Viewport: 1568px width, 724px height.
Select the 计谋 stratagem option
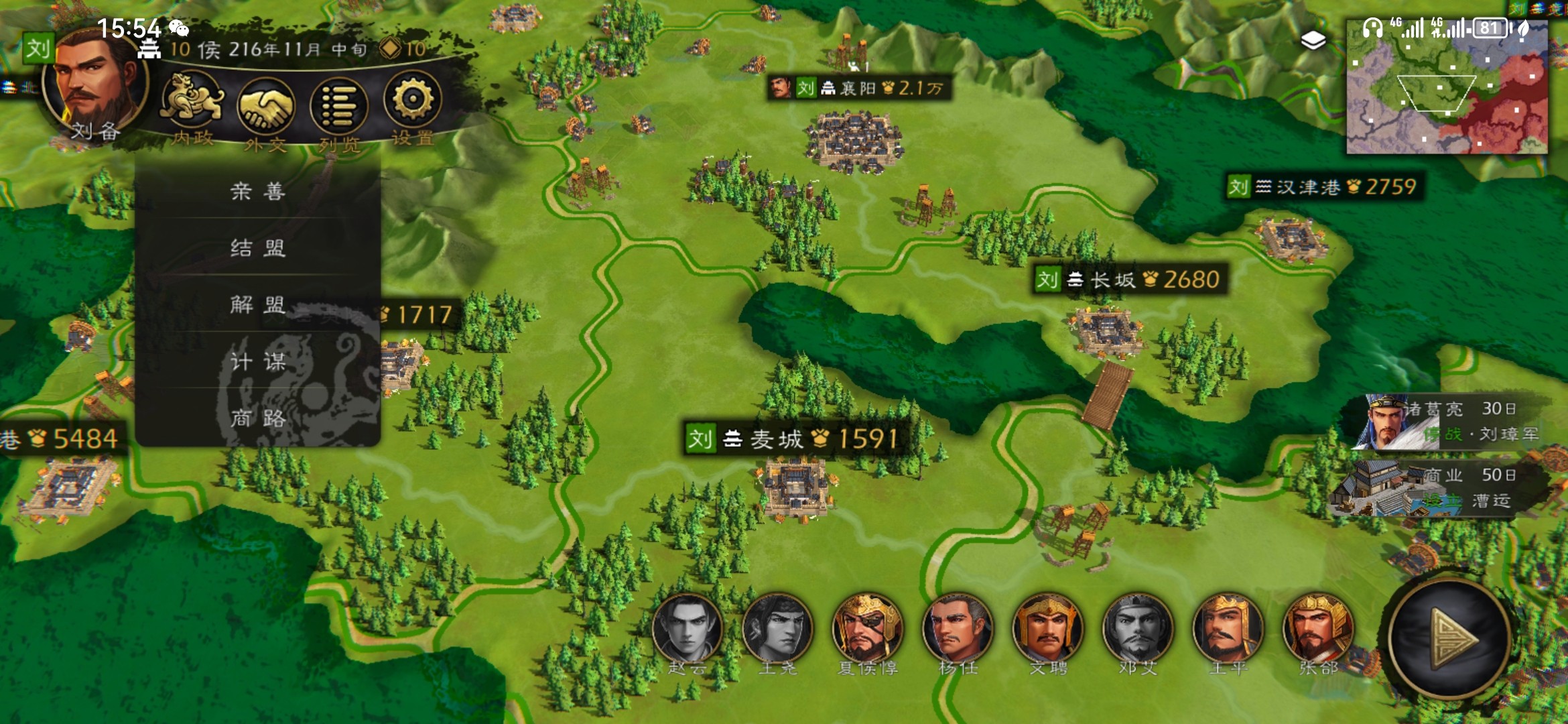pos(258,363)
